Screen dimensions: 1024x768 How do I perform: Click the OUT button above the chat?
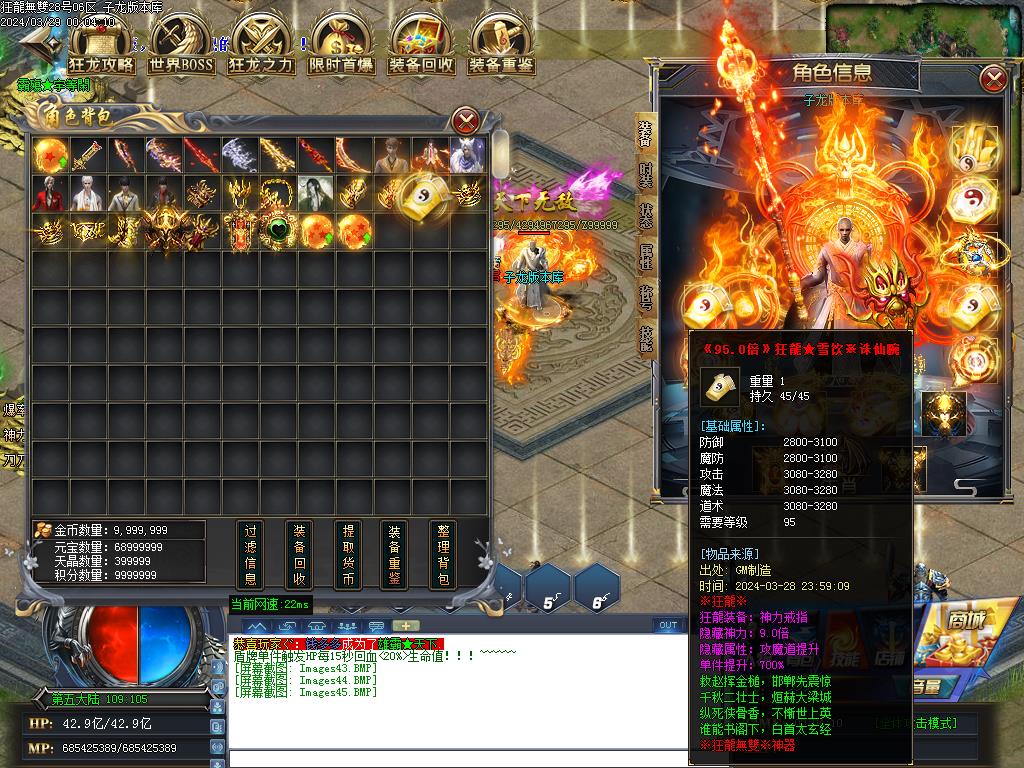668,625
